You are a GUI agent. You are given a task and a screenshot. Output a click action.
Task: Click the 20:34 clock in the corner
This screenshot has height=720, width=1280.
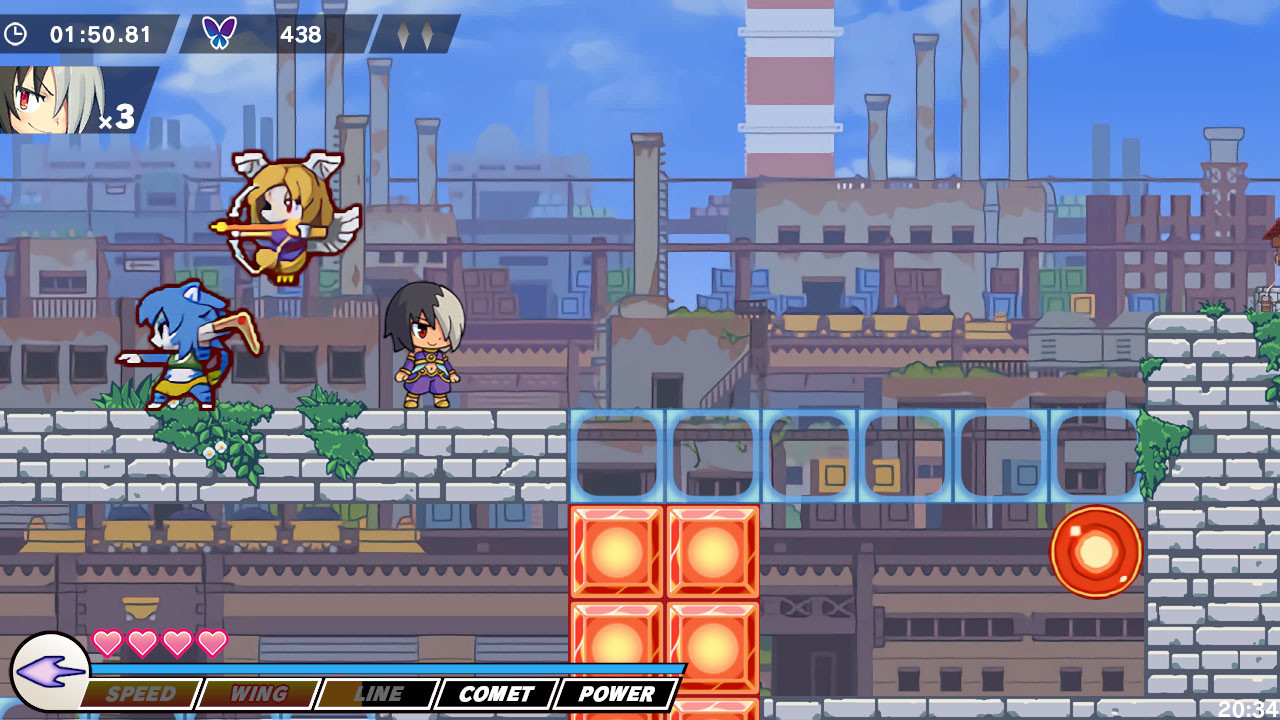pyautogui.click(x=1248, y=706)
